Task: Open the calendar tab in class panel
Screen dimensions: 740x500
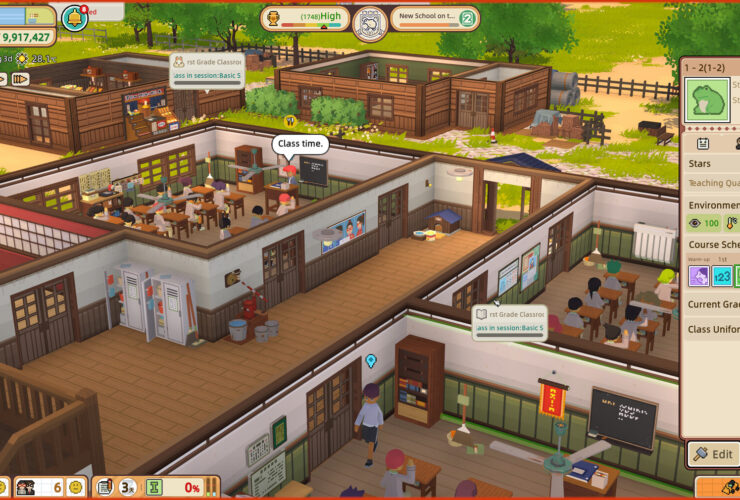Action: (703, 143)
